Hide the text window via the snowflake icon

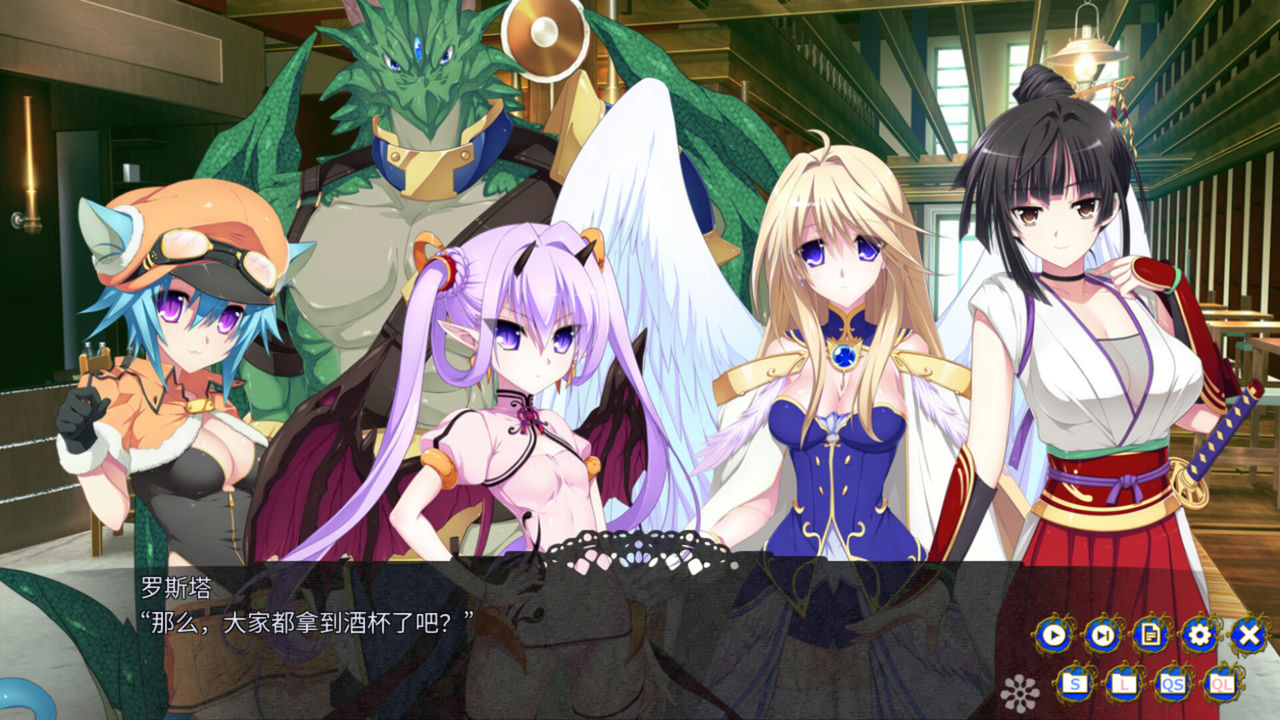1022,690
